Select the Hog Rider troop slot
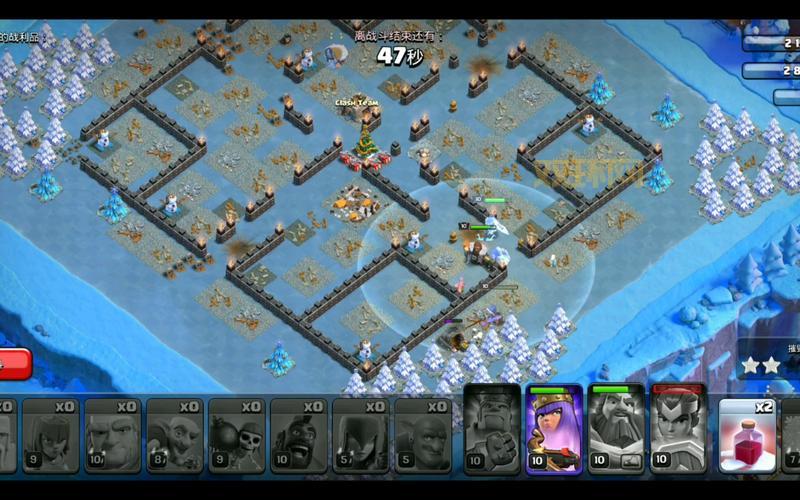Image resolution: width=800 pixels, height=500 pixels. pos(299,434)
